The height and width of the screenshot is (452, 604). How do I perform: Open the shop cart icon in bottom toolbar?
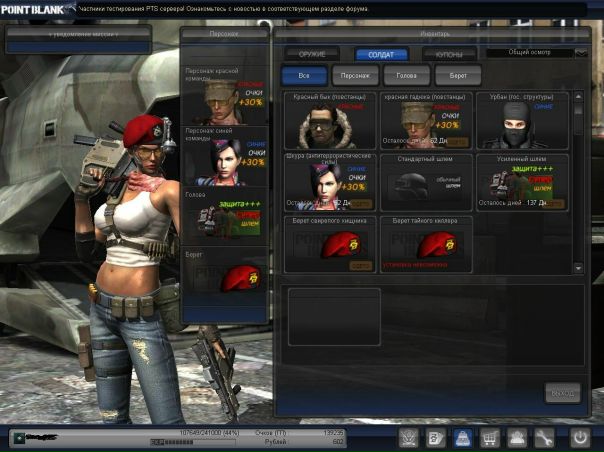[491, 437]
